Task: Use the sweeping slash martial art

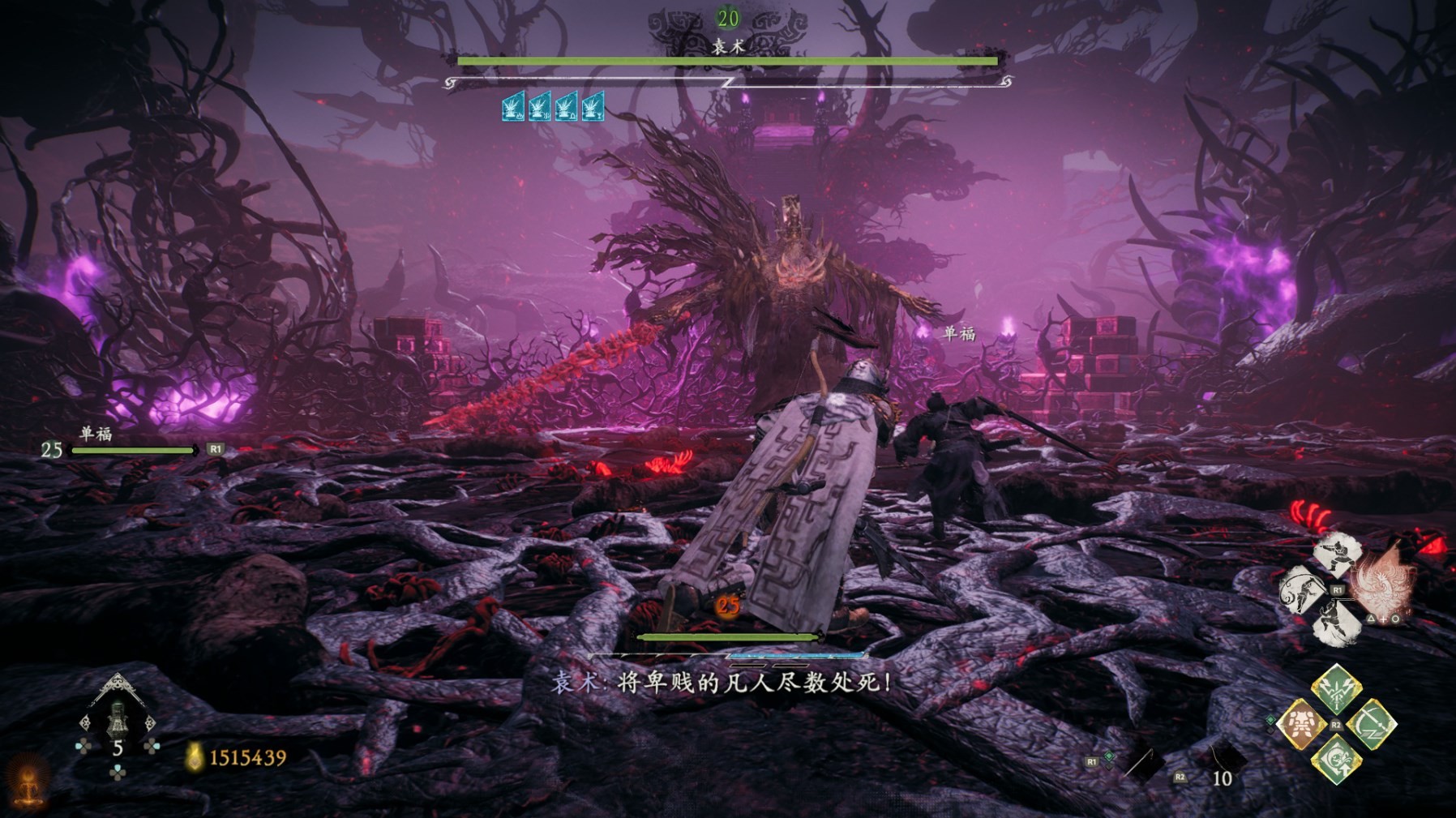Action: pyautogui.click(x=1302, y=590)
